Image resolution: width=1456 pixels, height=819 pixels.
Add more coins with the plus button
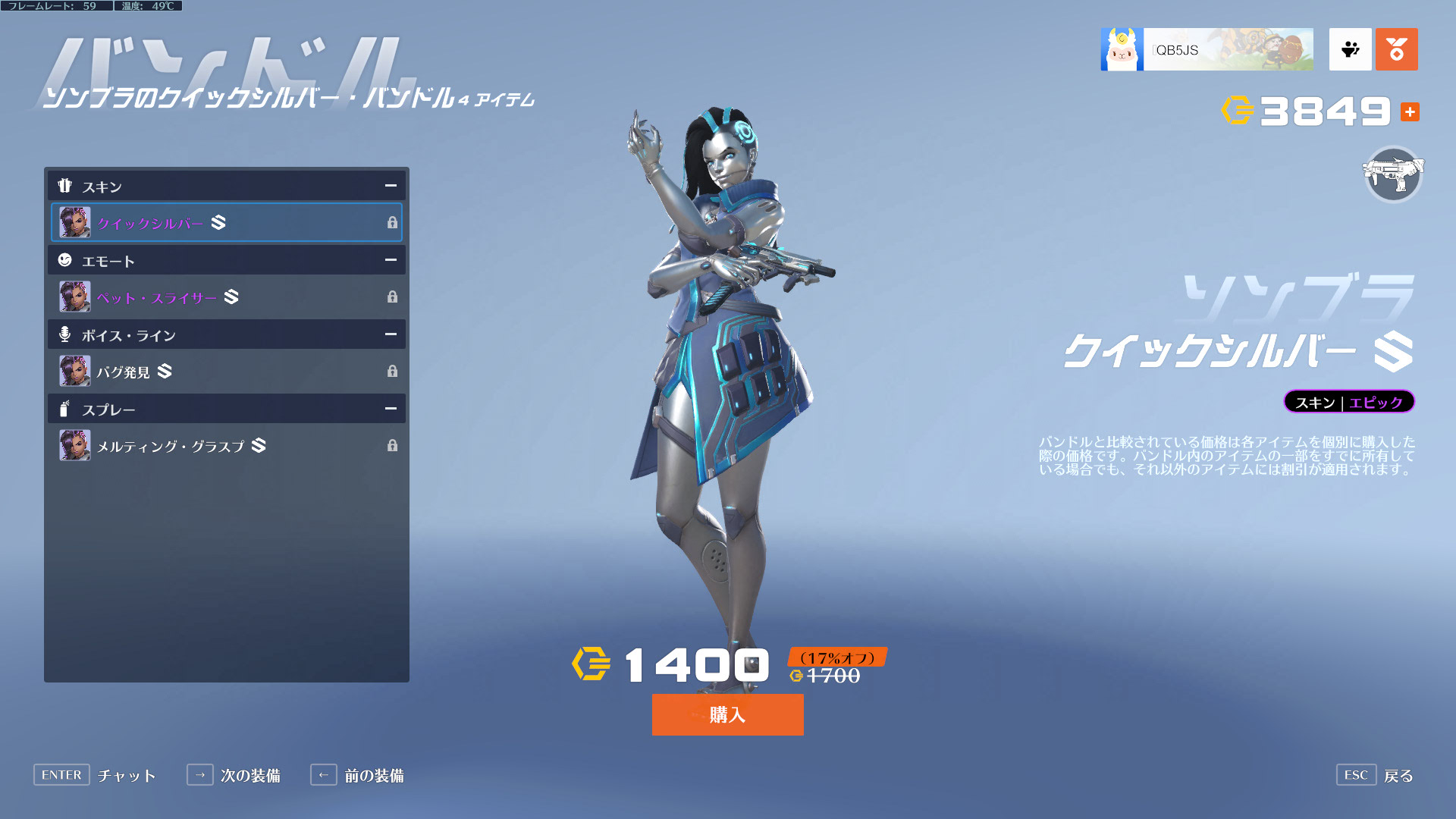coord(1410,112)
